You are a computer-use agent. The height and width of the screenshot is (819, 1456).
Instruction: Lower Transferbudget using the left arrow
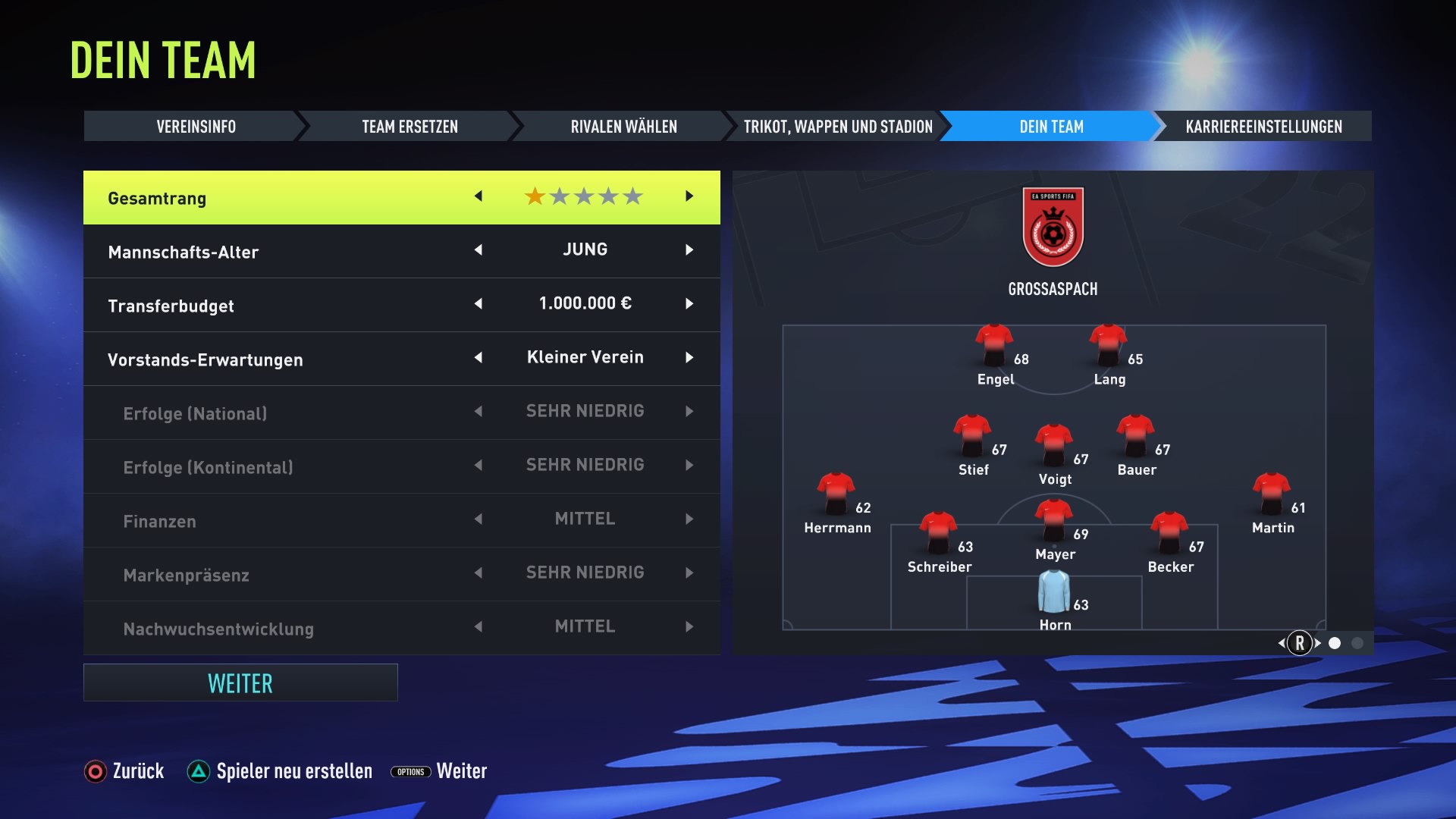click(479, 304)
